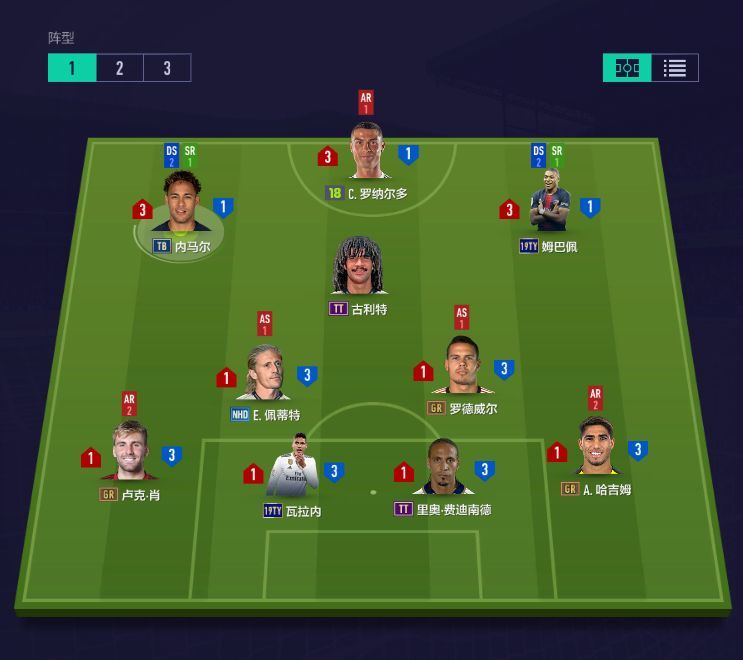Select 罗德威尔 midfielder card

pyautogui.click(x=462, y=367)
